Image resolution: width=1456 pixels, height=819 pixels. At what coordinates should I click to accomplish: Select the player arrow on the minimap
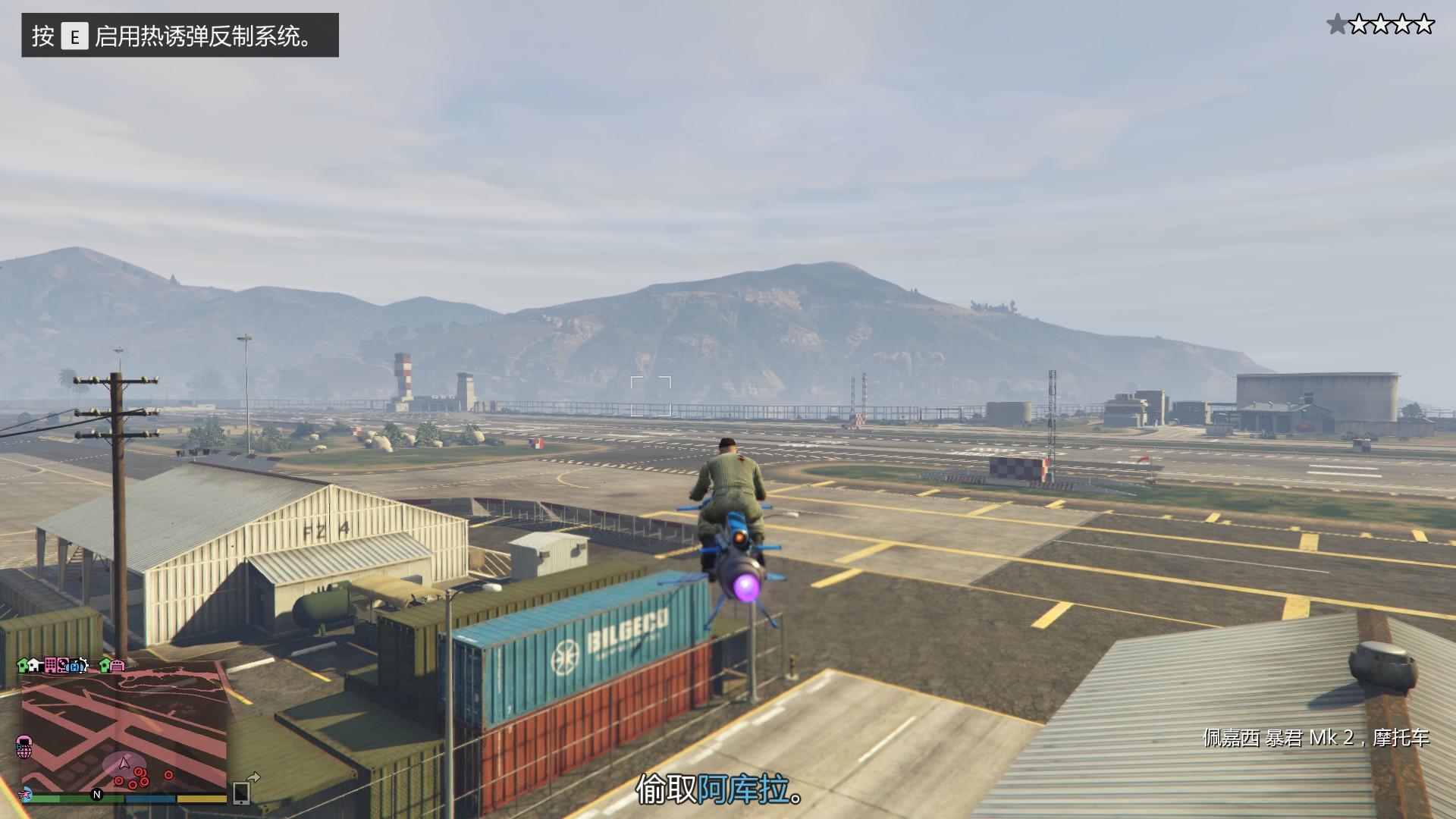point(124,763)
